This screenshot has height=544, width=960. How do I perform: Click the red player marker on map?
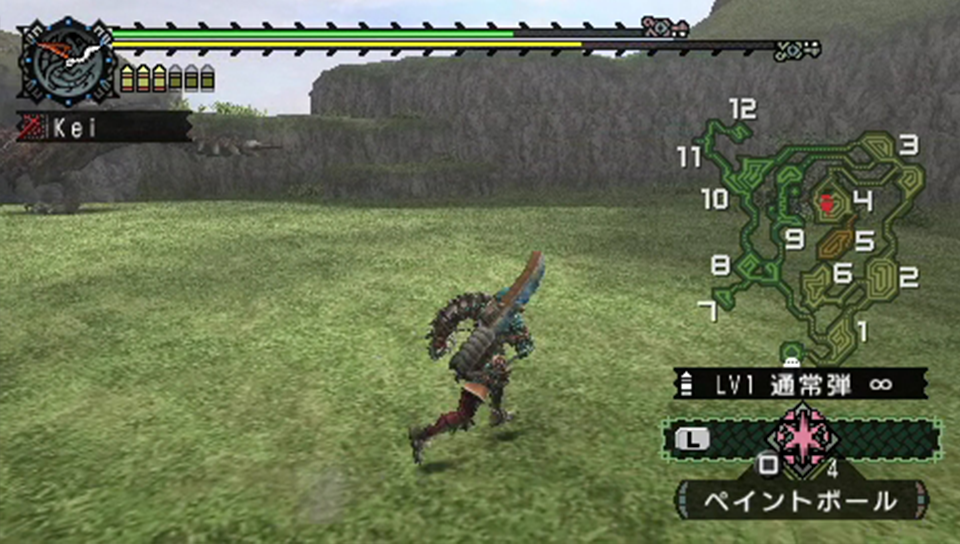click(x=828, y=204)
